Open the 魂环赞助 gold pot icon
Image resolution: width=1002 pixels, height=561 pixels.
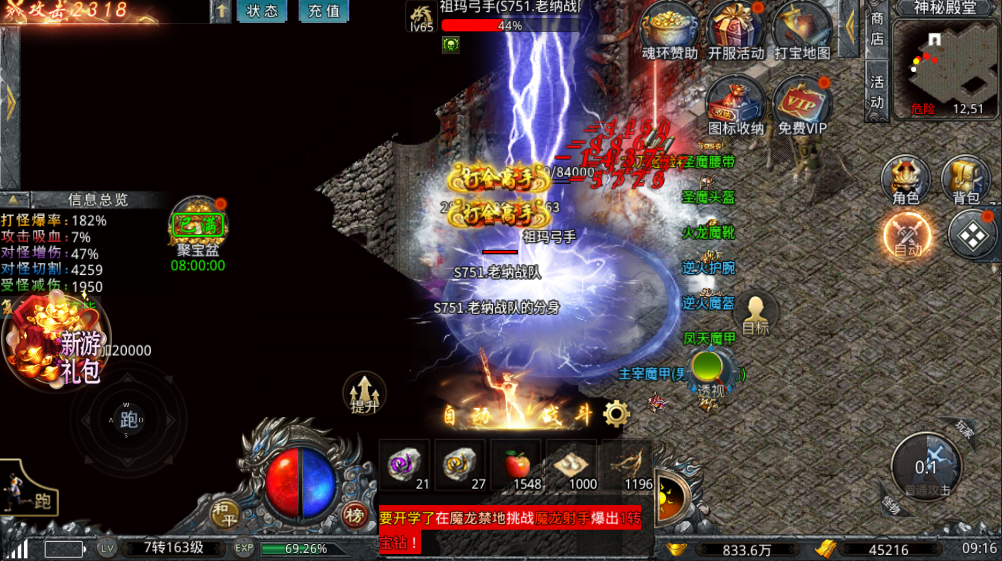pyautogui.click(x=670, y=28)
